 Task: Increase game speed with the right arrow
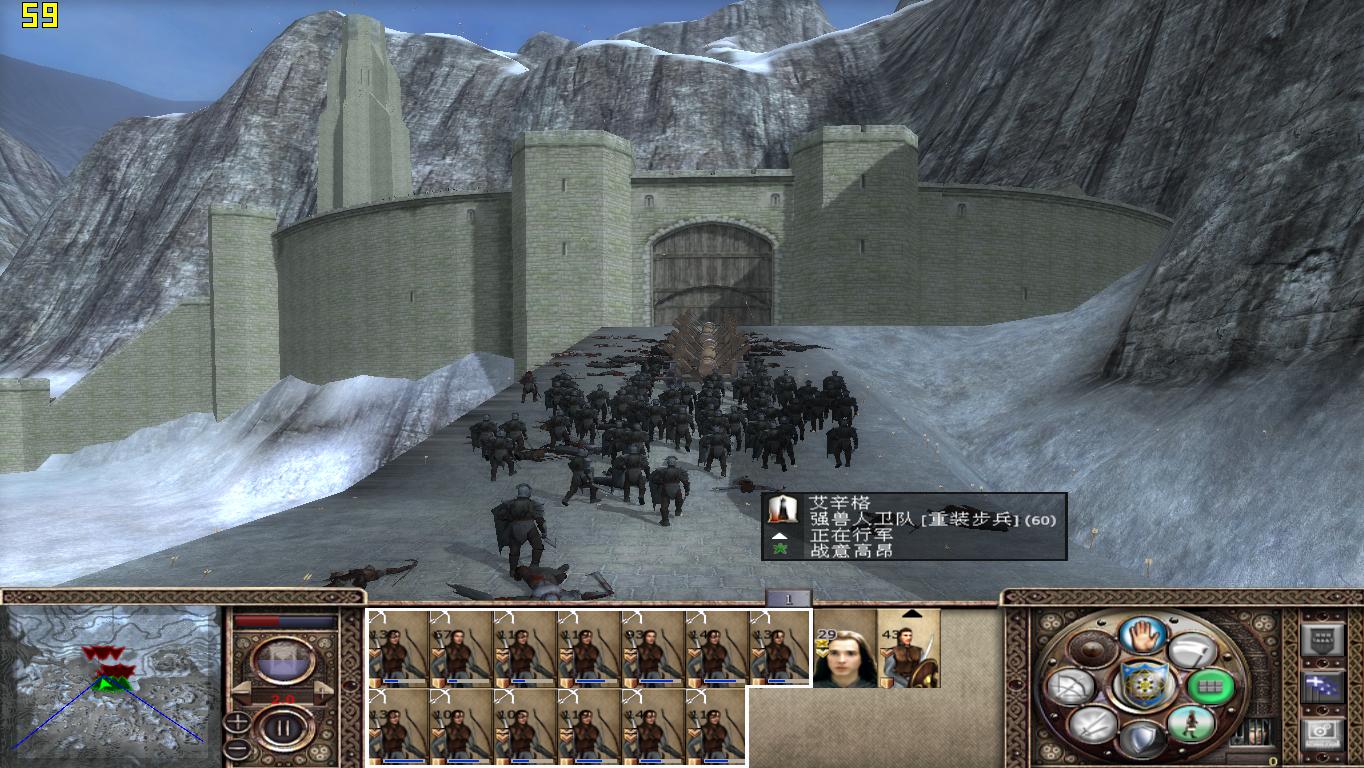tap(324, 693)
